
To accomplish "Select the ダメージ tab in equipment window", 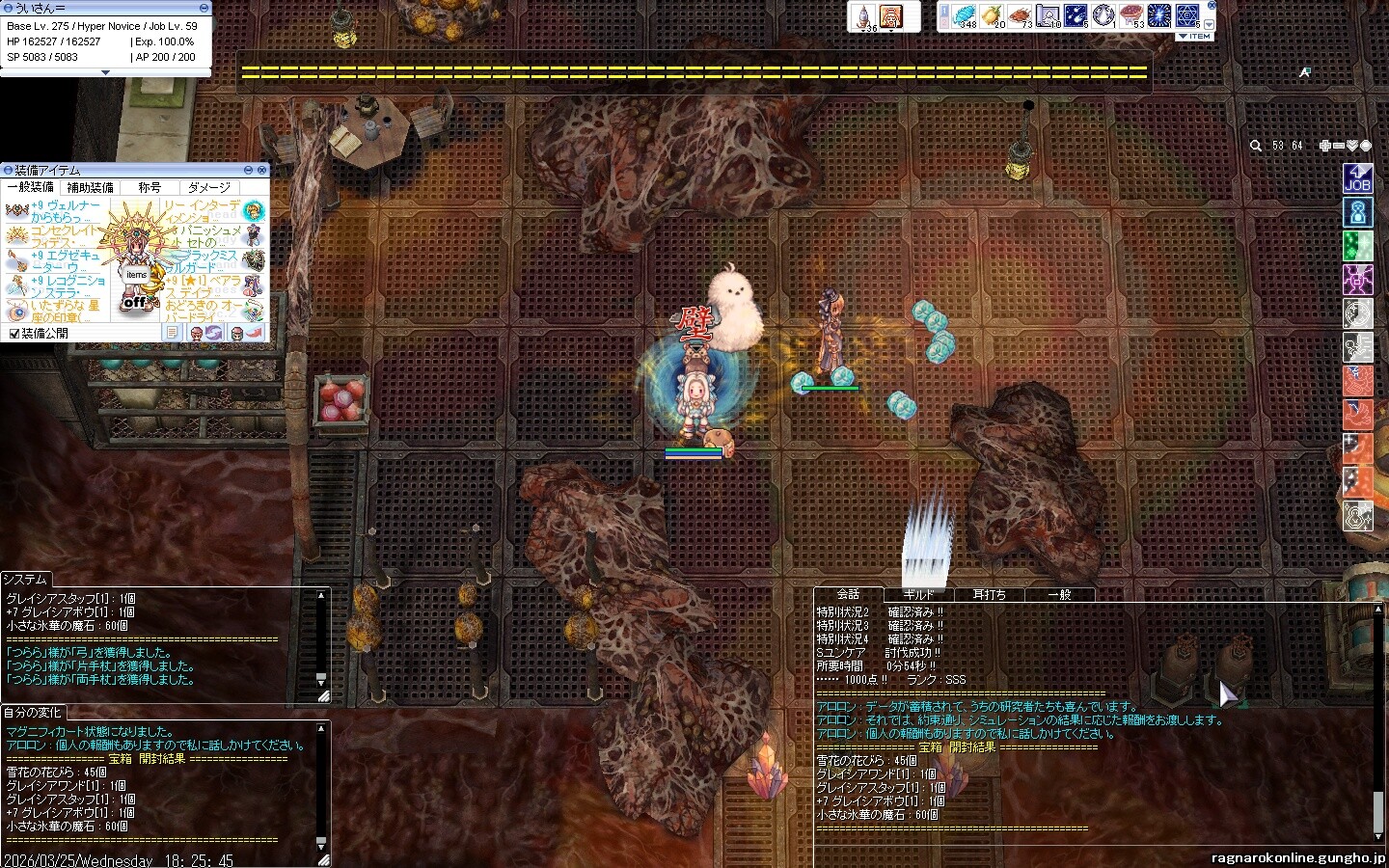I will pos(209,187).
